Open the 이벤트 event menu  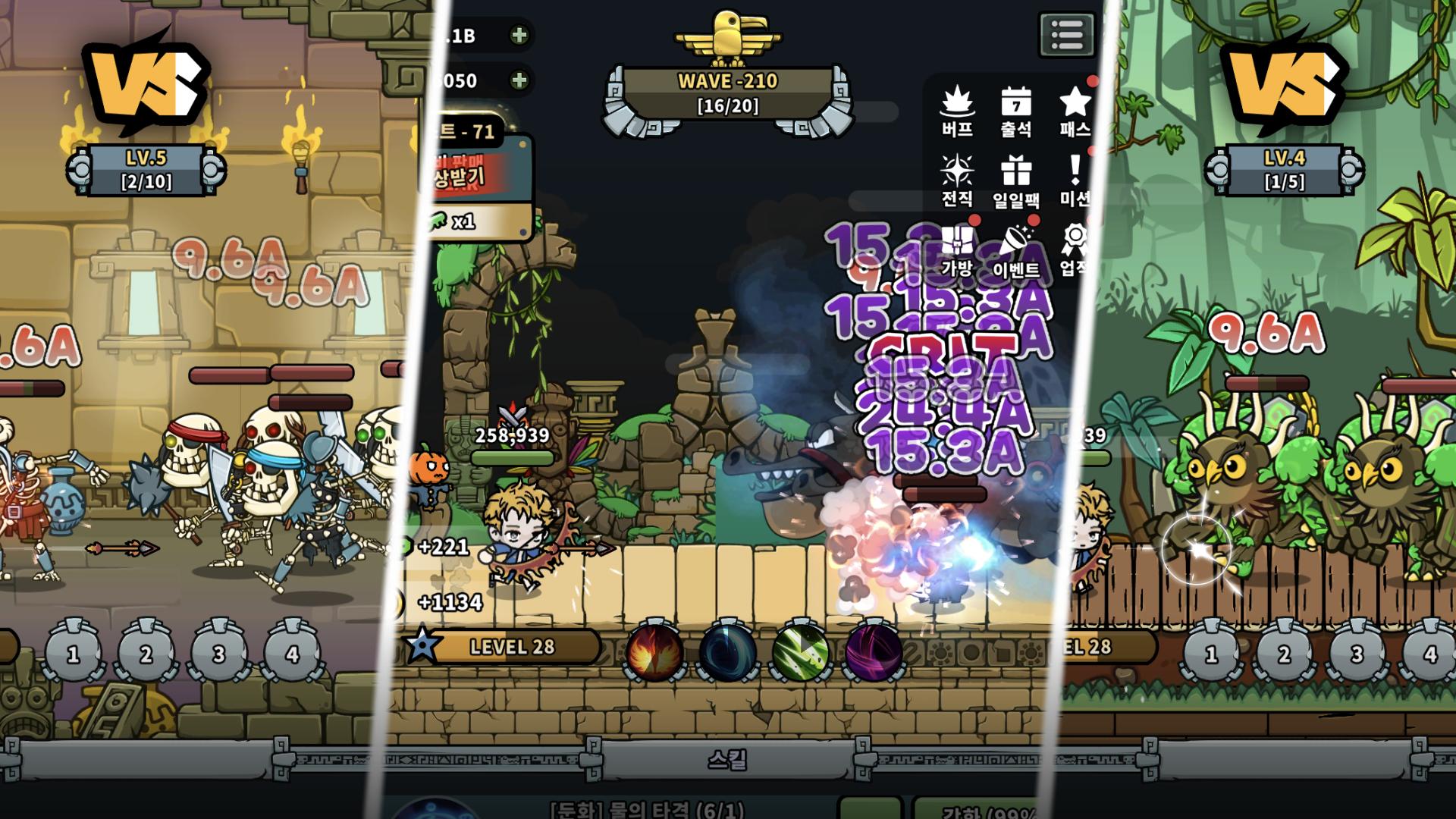click(1015, 250)
